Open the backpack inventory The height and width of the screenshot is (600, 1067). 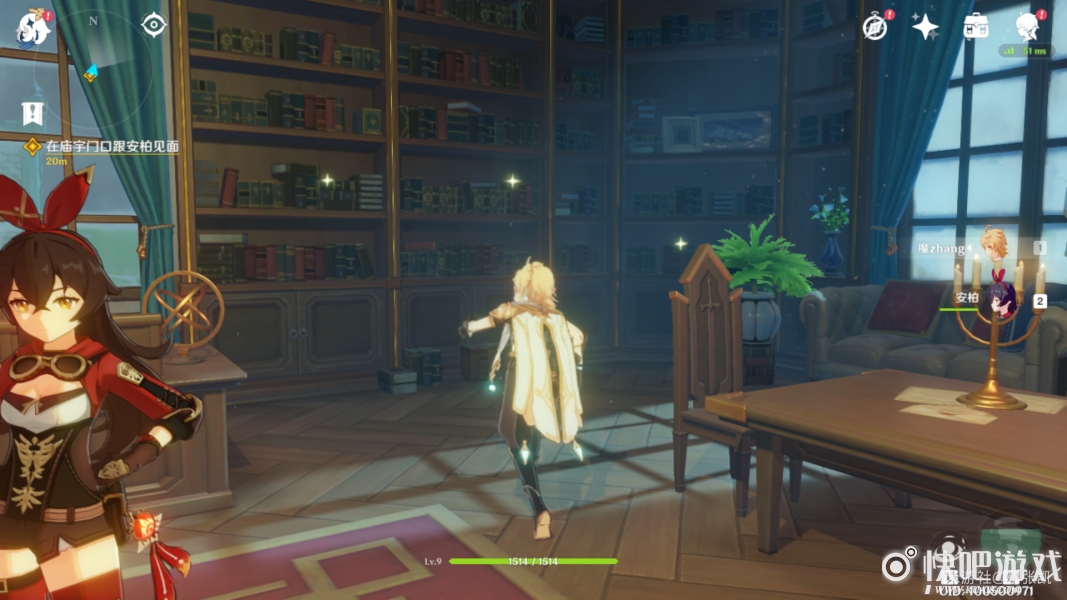(976, 27)
